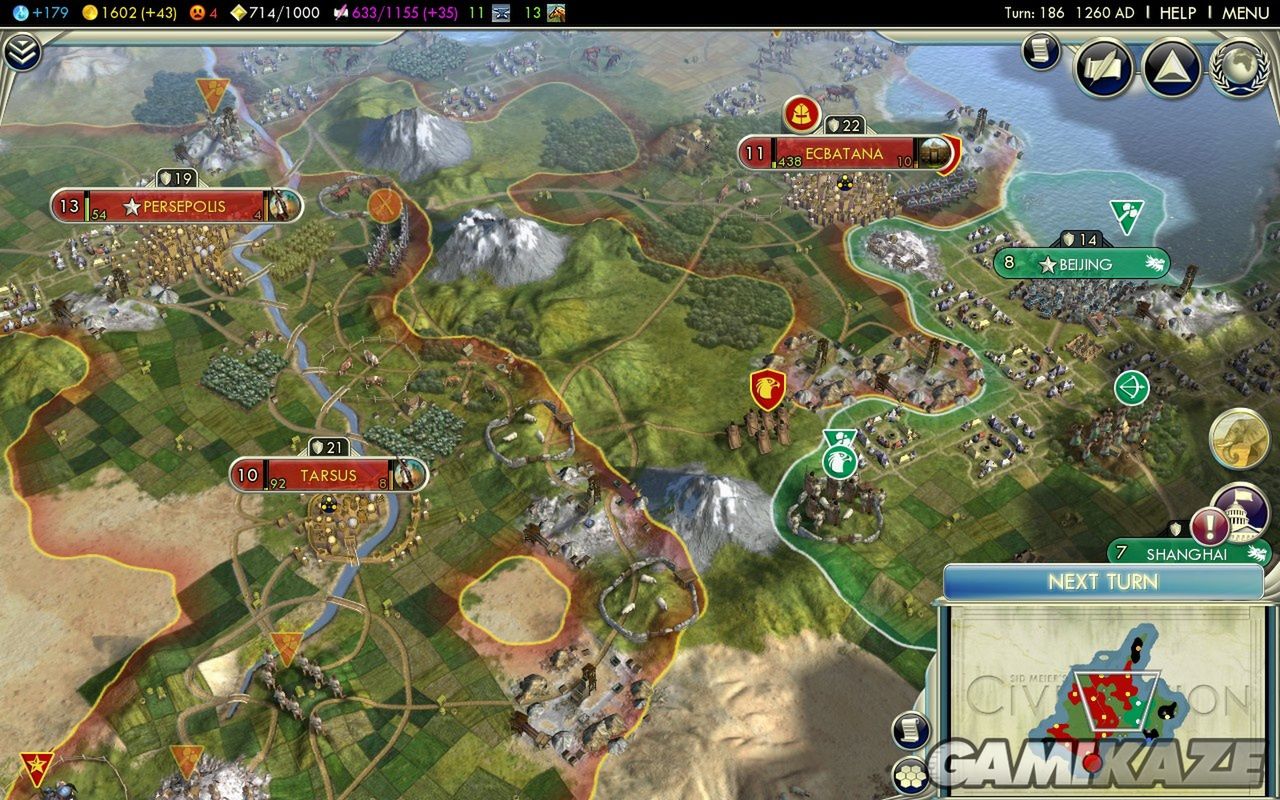
Task: Open the HELP Civilopedia
Action: 1177,13
